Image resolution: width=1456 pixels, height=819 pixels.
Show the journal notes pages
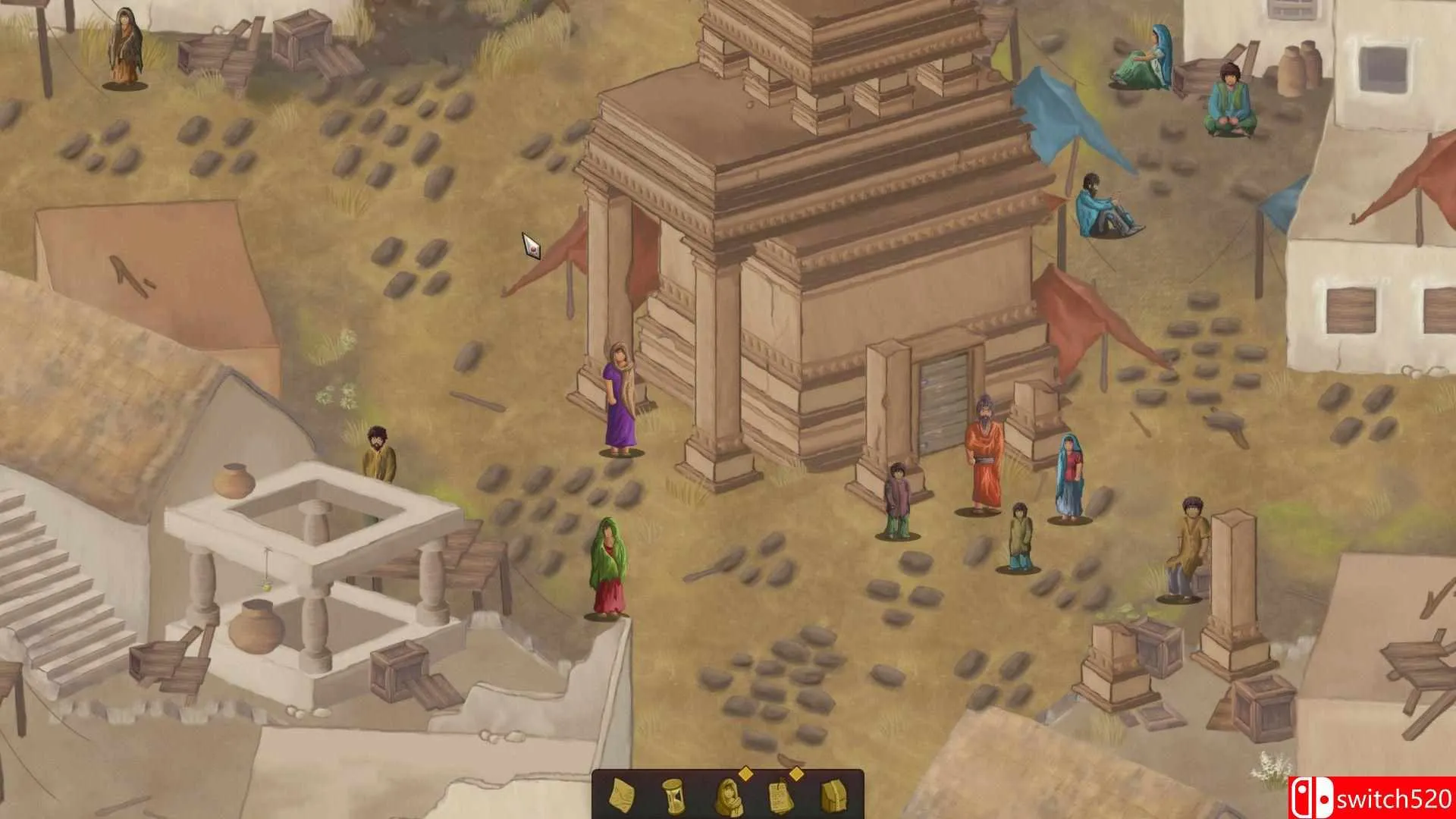pos(780,795)
